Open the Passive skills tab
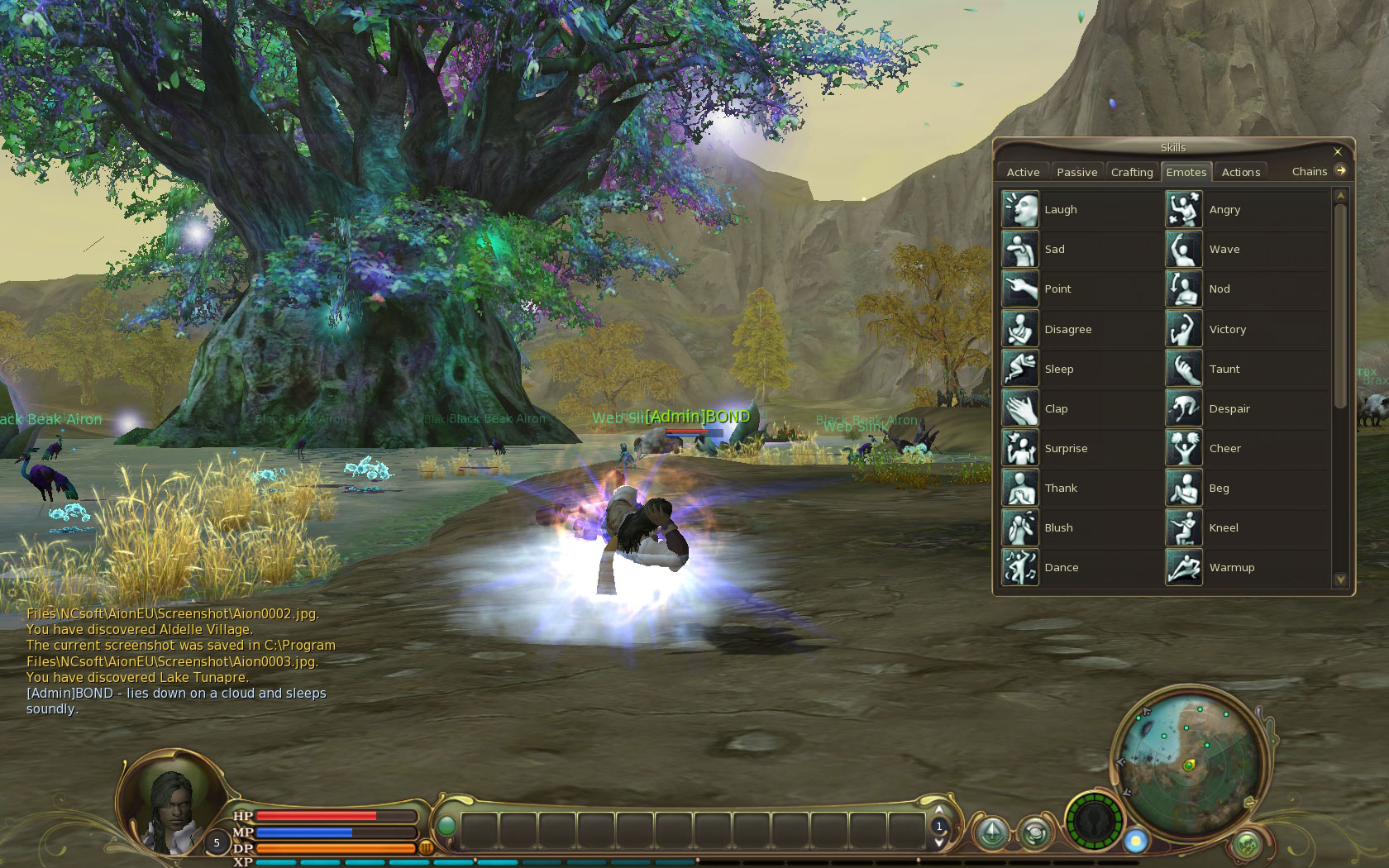Viewport: 1389px width, 868px height. click(x=1076, y=172)
